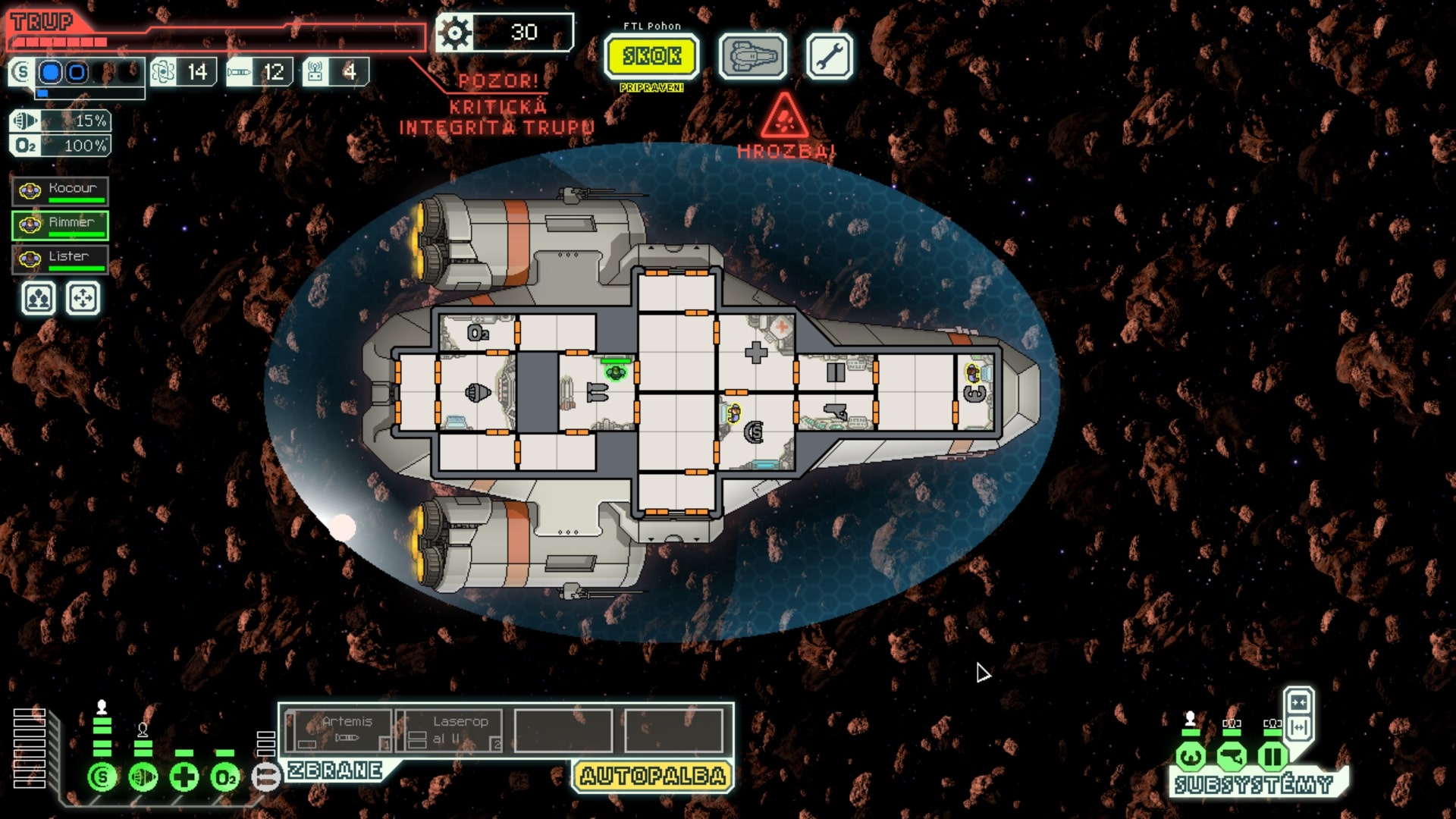Viewport: 1456px width, 819px height.
Task: Select the engines power system icon
Action: click(144, 777)
